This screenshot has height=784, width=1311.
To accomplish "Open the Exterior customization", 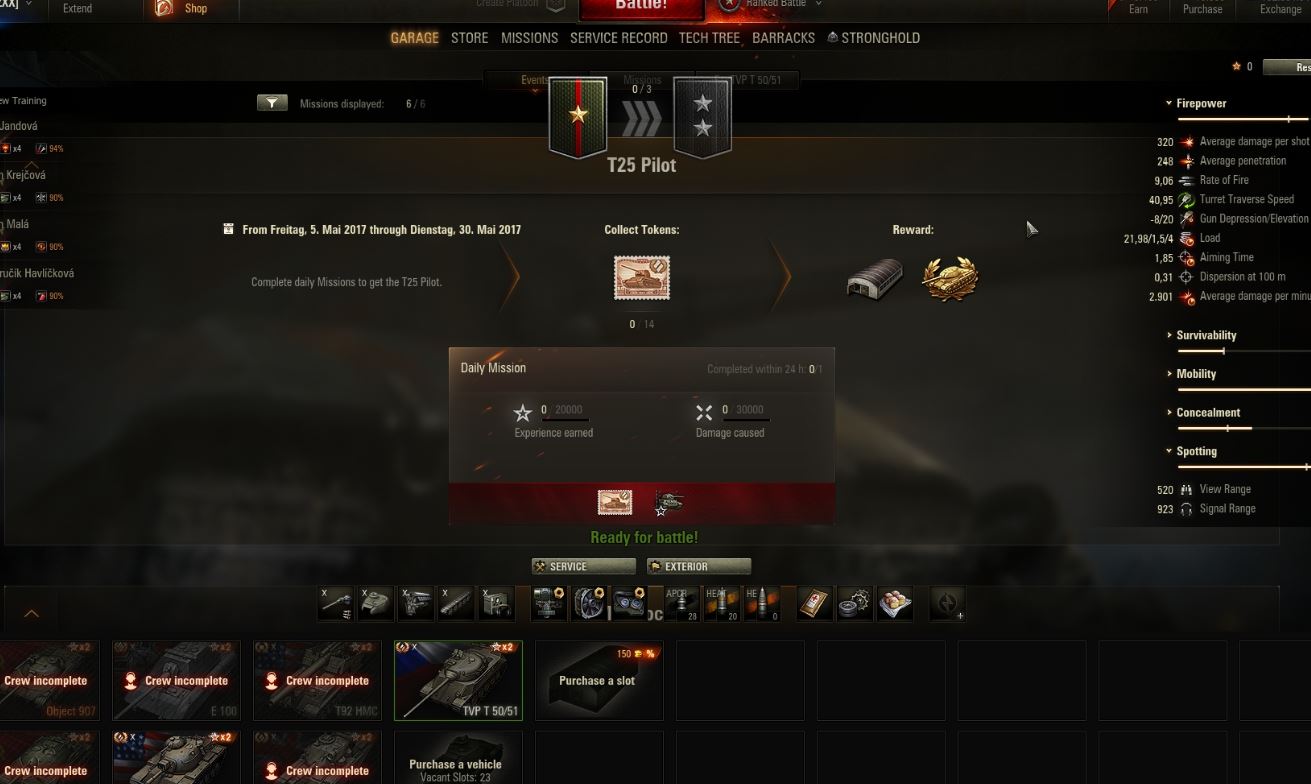I will (698, 566).
